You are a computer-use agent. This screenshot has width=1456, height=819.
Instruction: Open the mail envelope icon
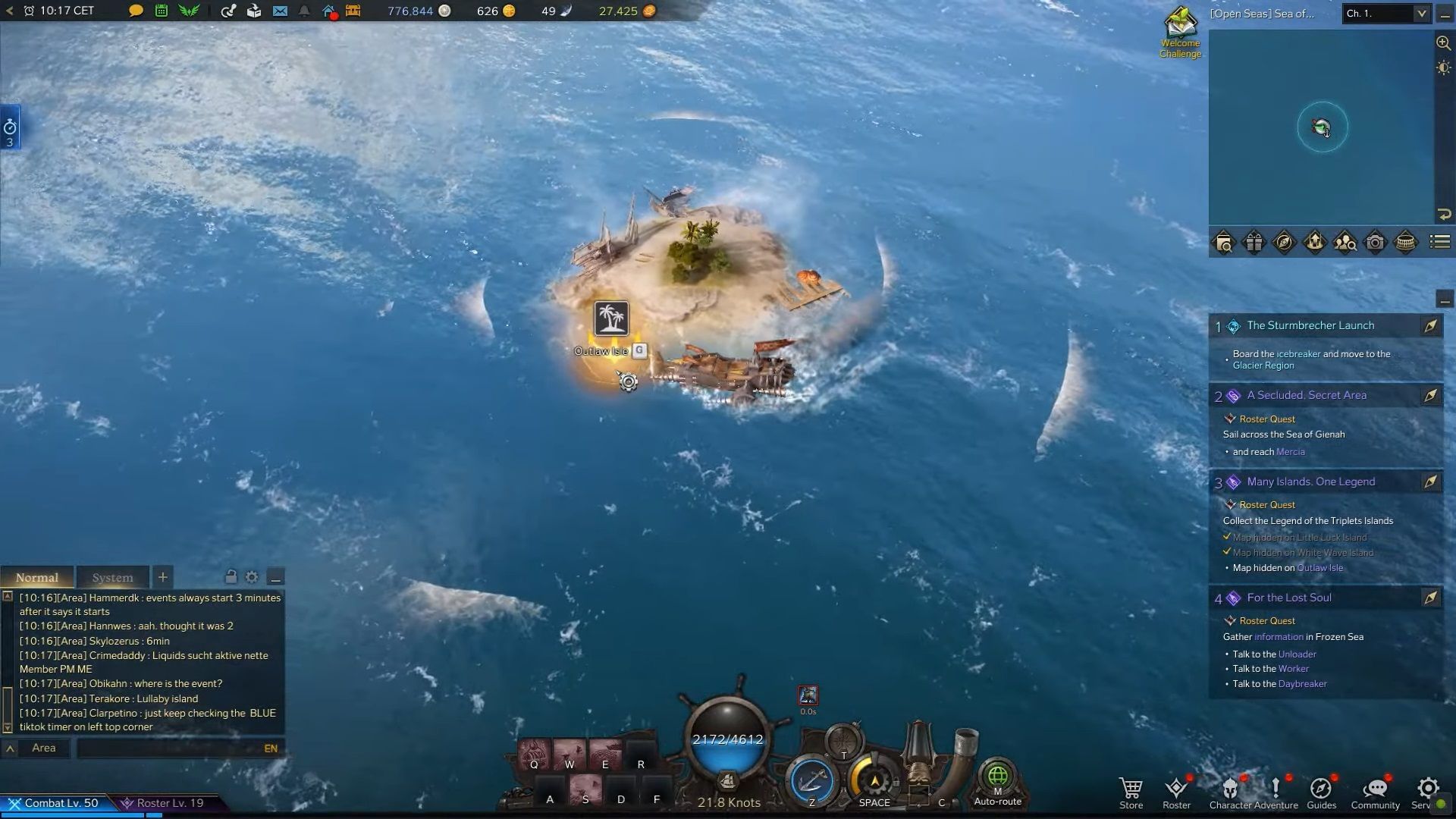point(280,11)
